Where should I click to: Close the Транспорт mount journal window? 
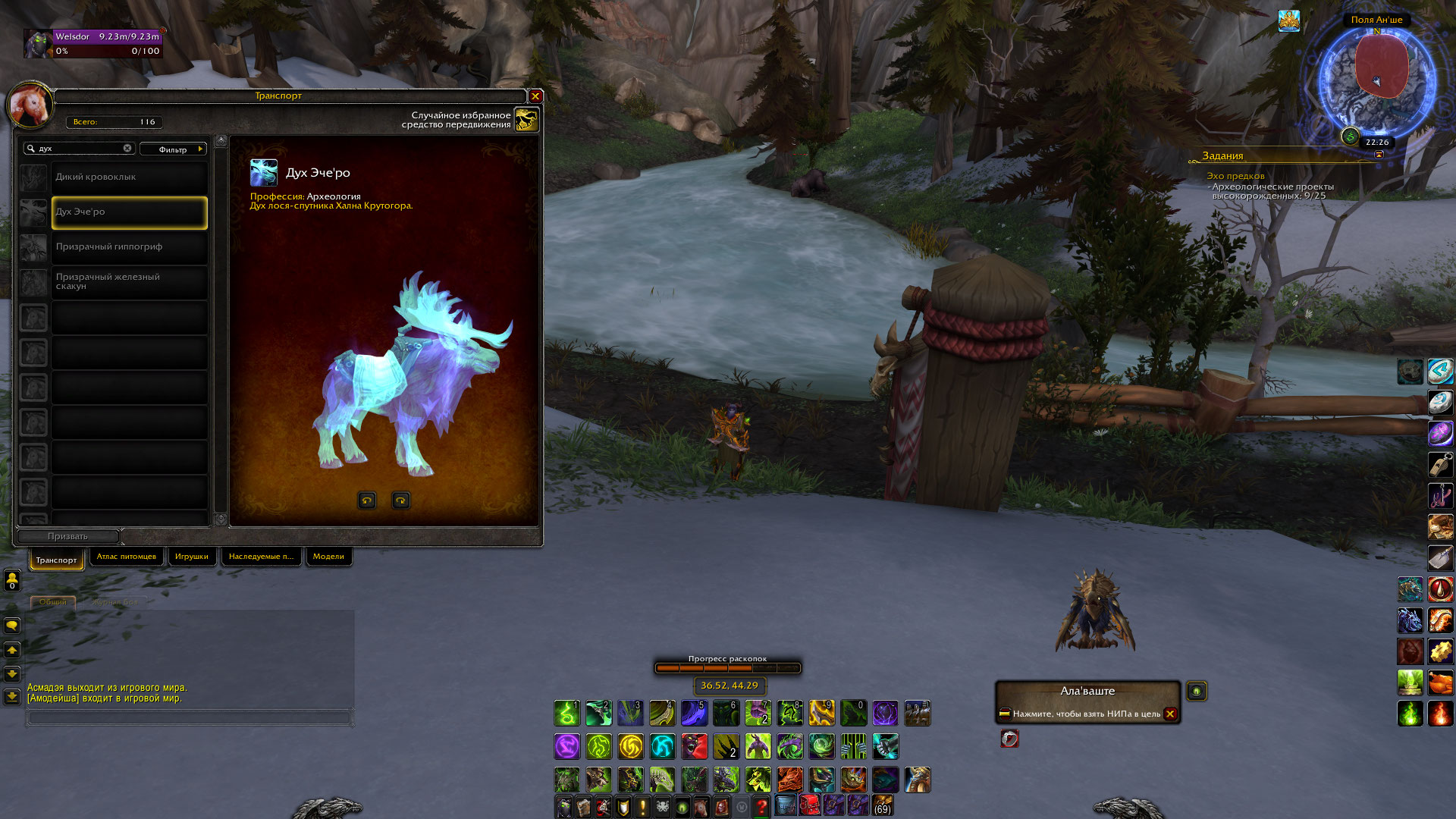click(x=535, y=96)
